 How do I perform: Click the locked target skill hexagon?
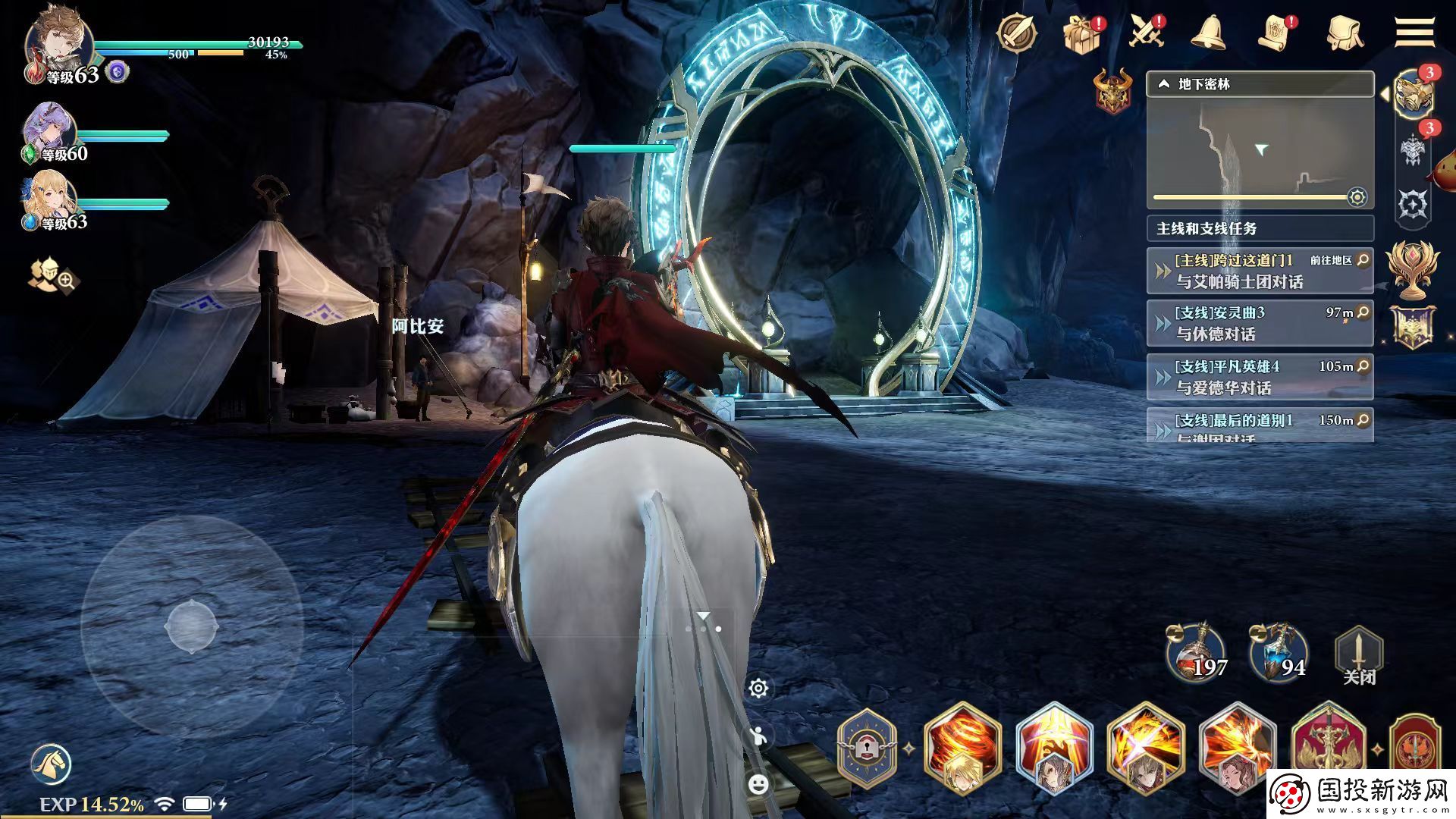tap(867, 748)
